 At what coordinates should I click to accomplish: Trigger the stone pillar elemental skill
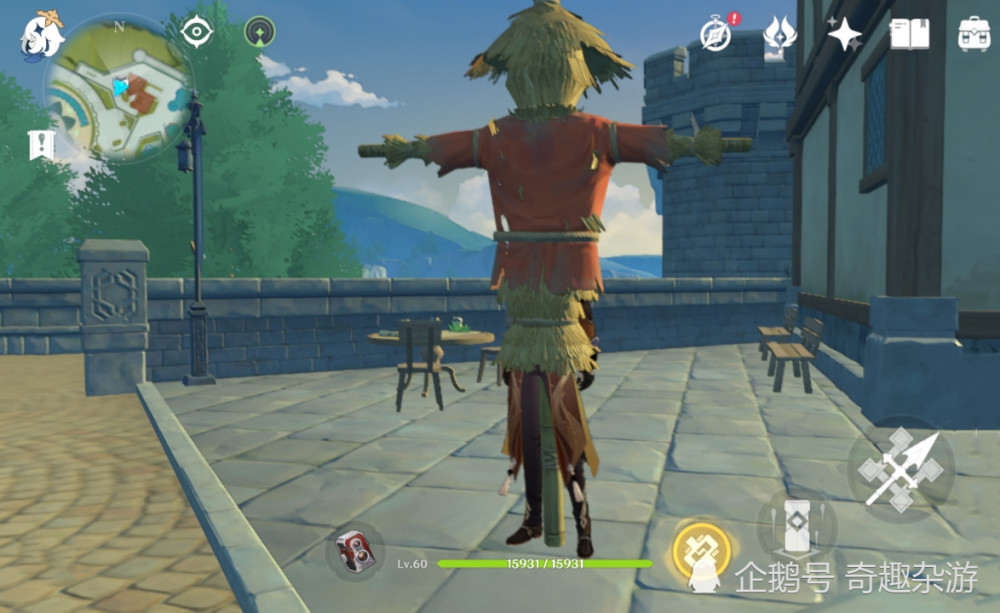coord(796,524)
